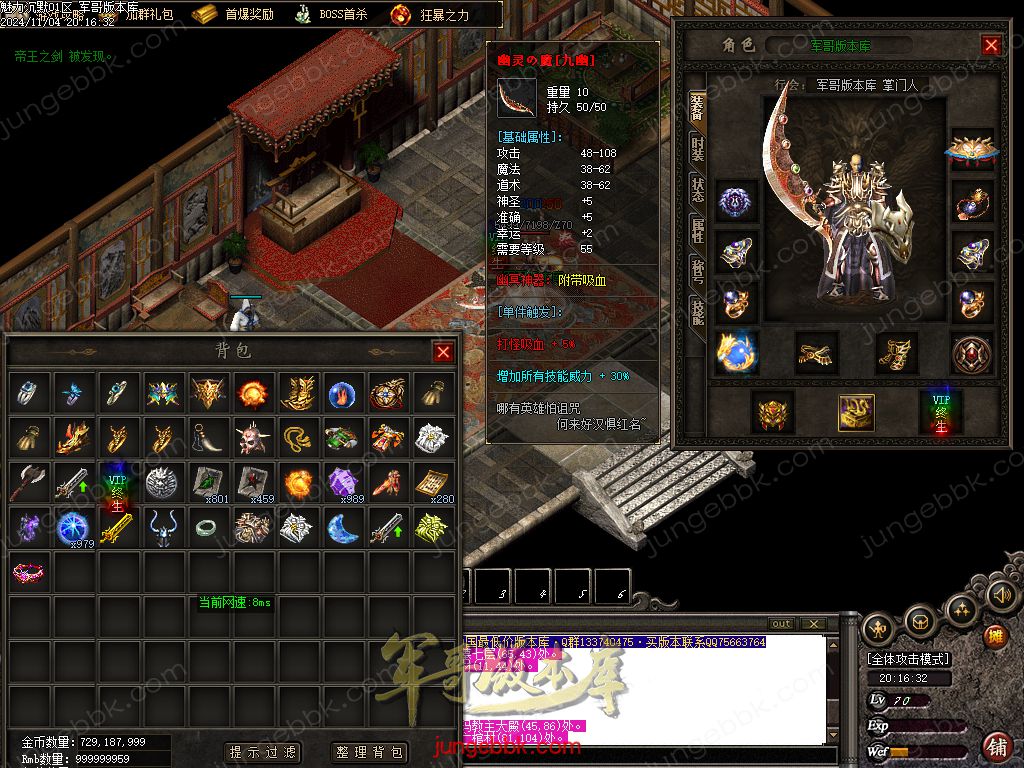Open the BOSS首杀 menu
Screen dimensions: 1024x768
pyautogui.click(x=332, y=14)
